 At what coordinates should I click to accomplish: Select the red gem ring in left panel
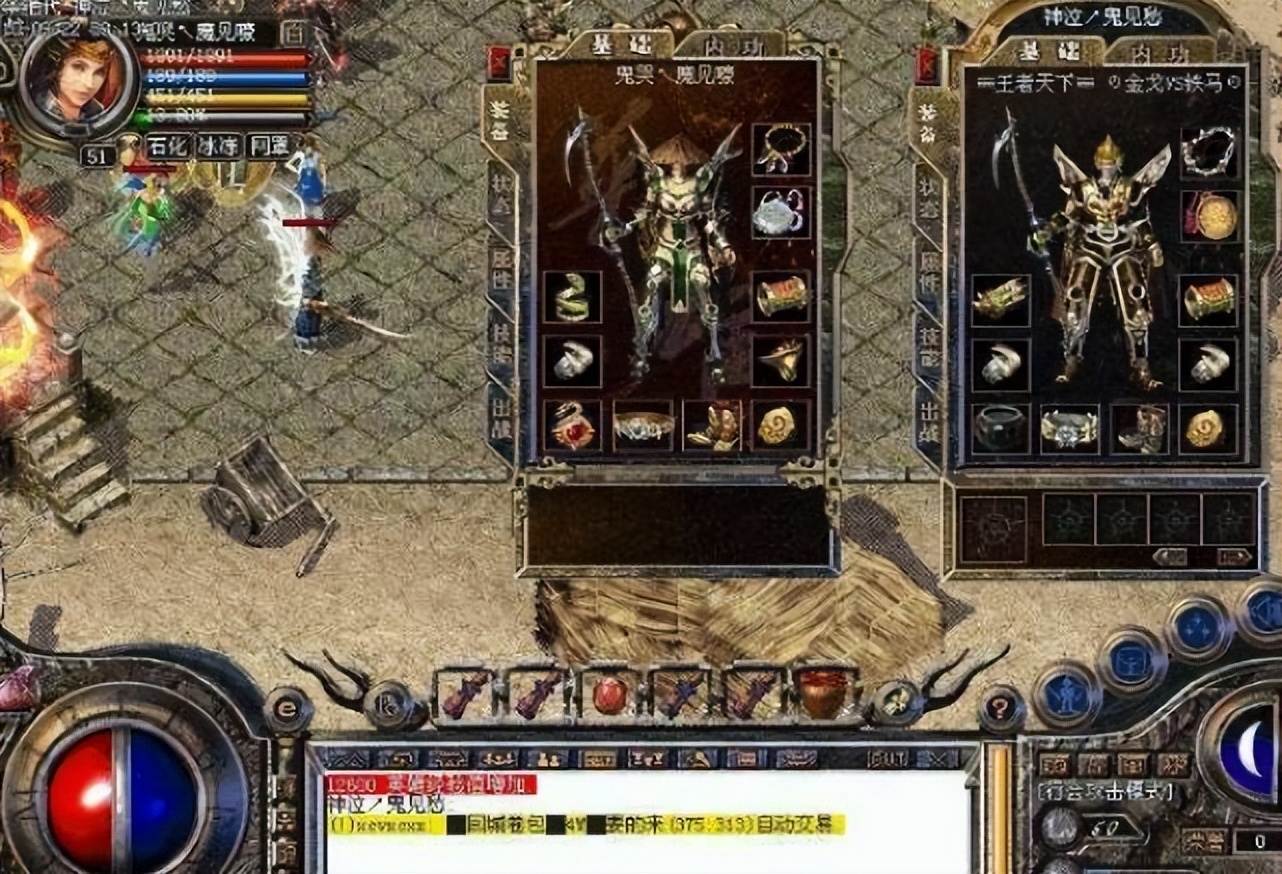click(x=573, y=425)
